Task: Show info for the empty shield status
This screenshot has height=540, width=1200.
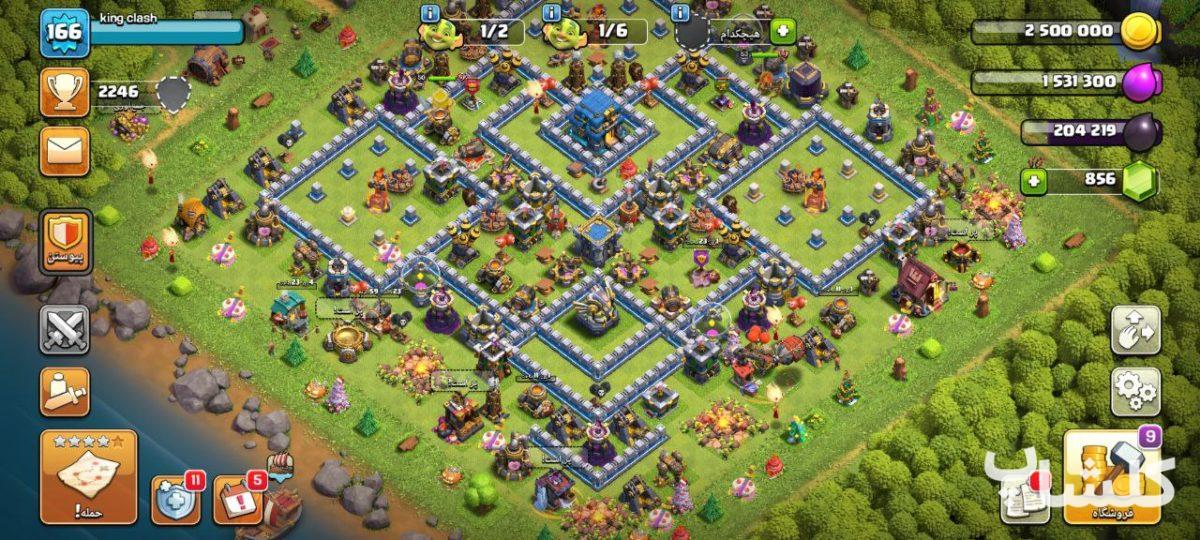Action: tap(681, 13)
